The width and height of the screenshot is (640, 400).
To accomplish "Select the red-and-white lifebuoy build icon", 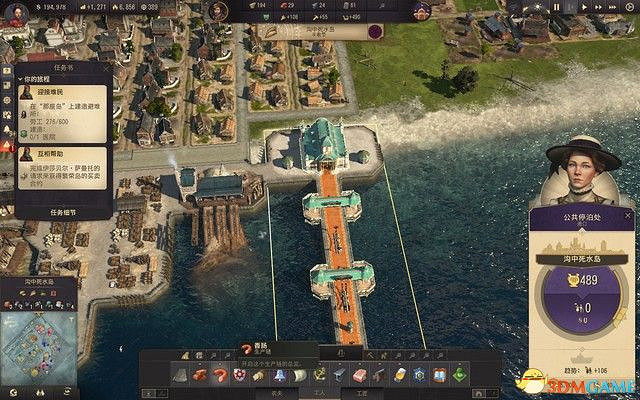I will 239,374.
